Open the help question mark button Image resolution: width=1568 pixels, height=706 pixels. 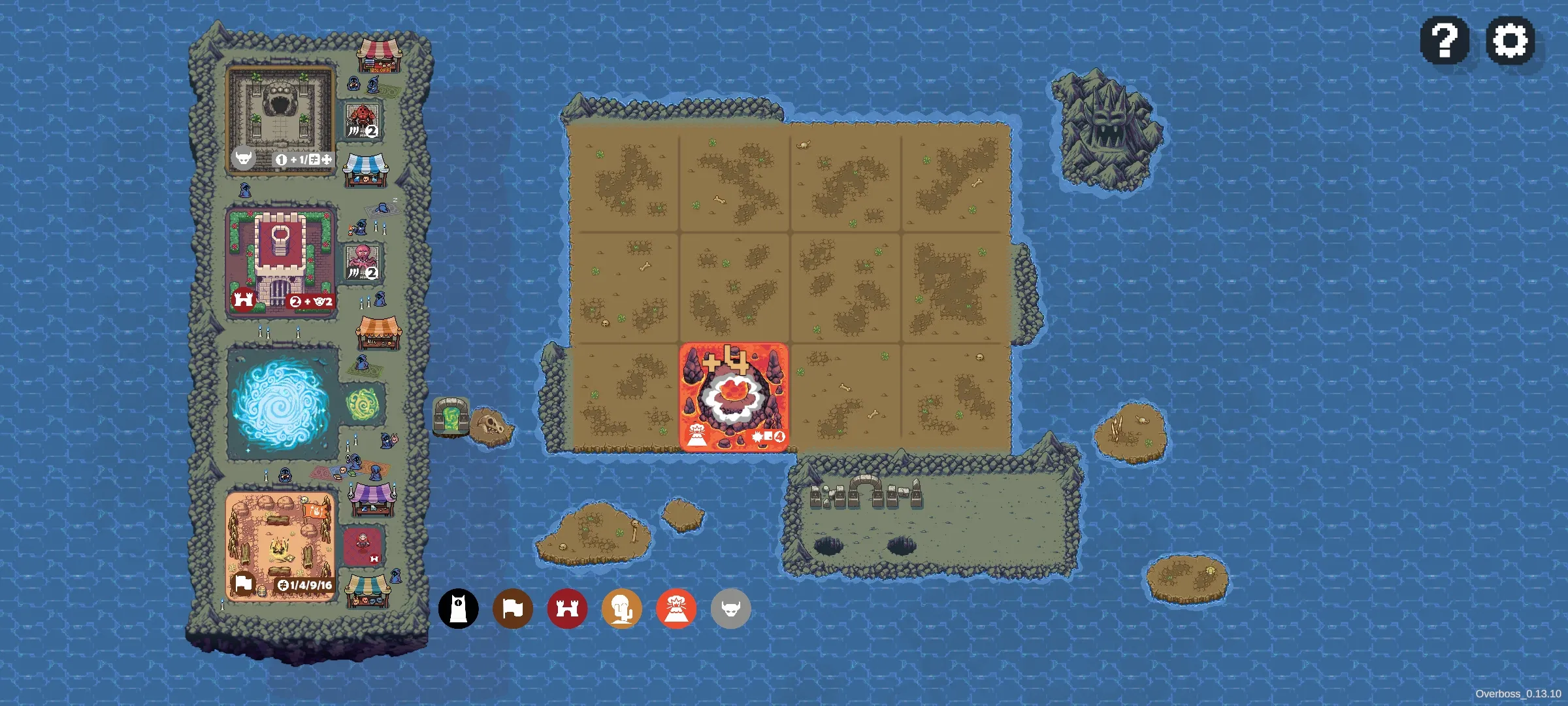[1445, 41]
